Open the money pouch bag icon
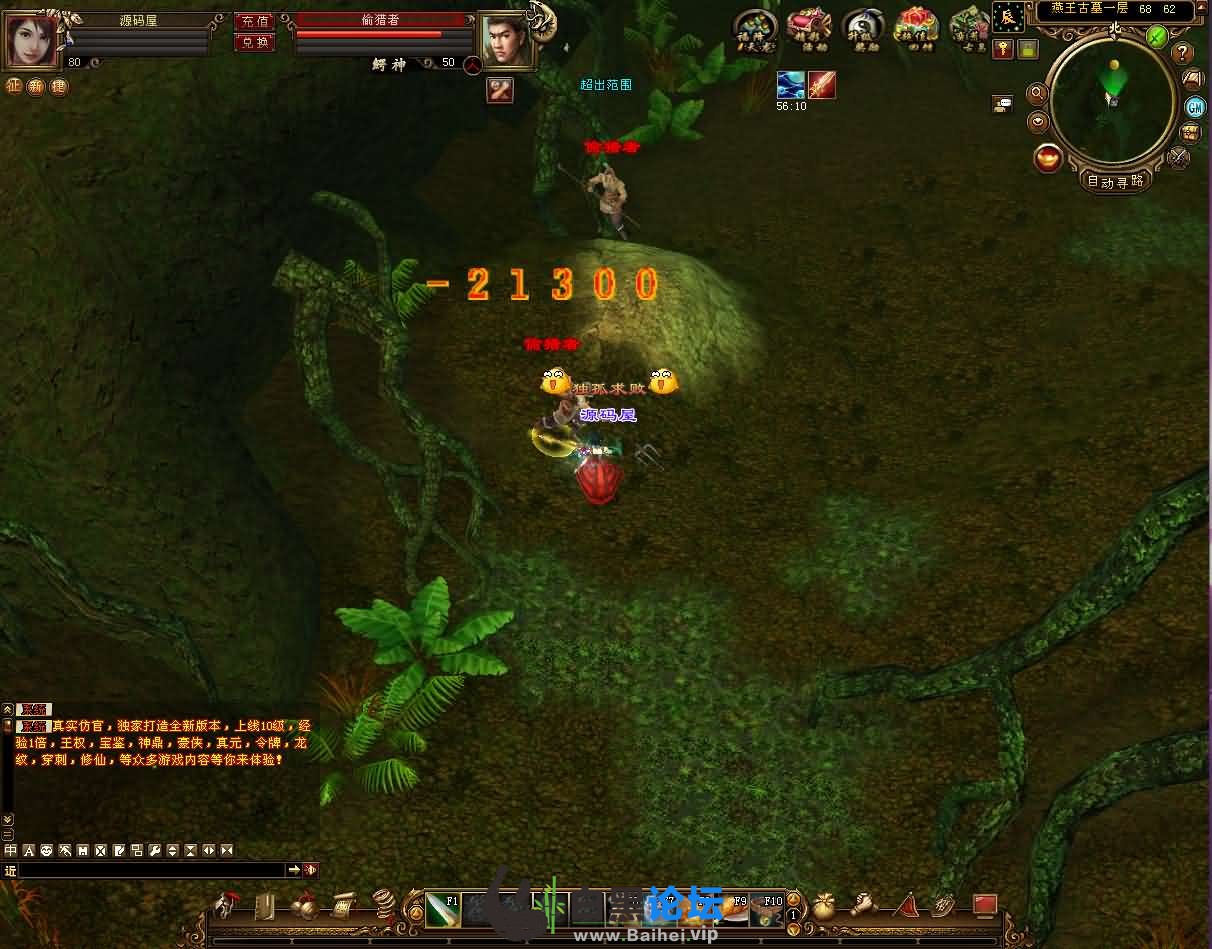 (x=825, y=907)
